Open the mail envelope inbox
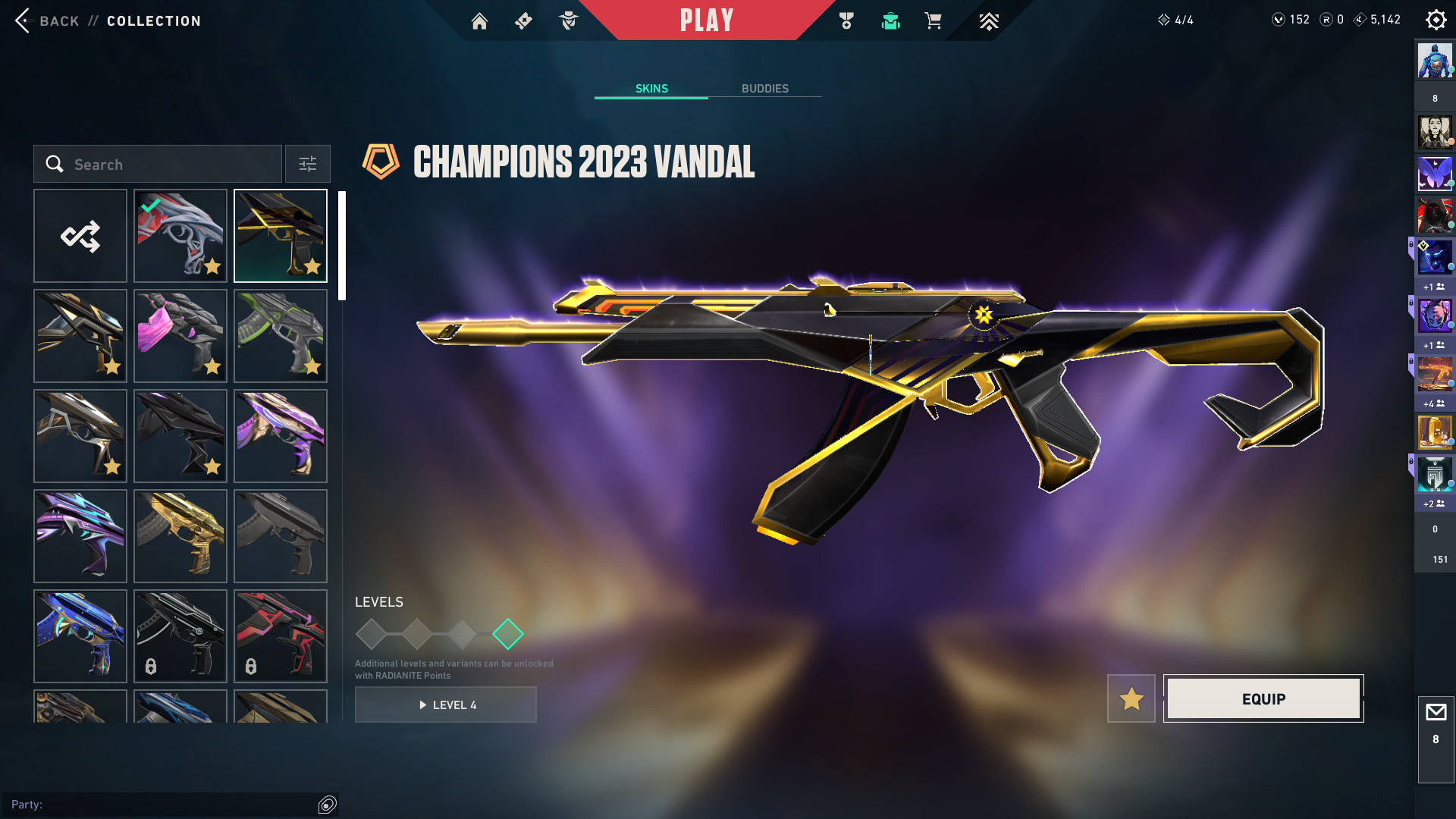This screenshot has height=819, width=1456. click(x=1436, y=713)
